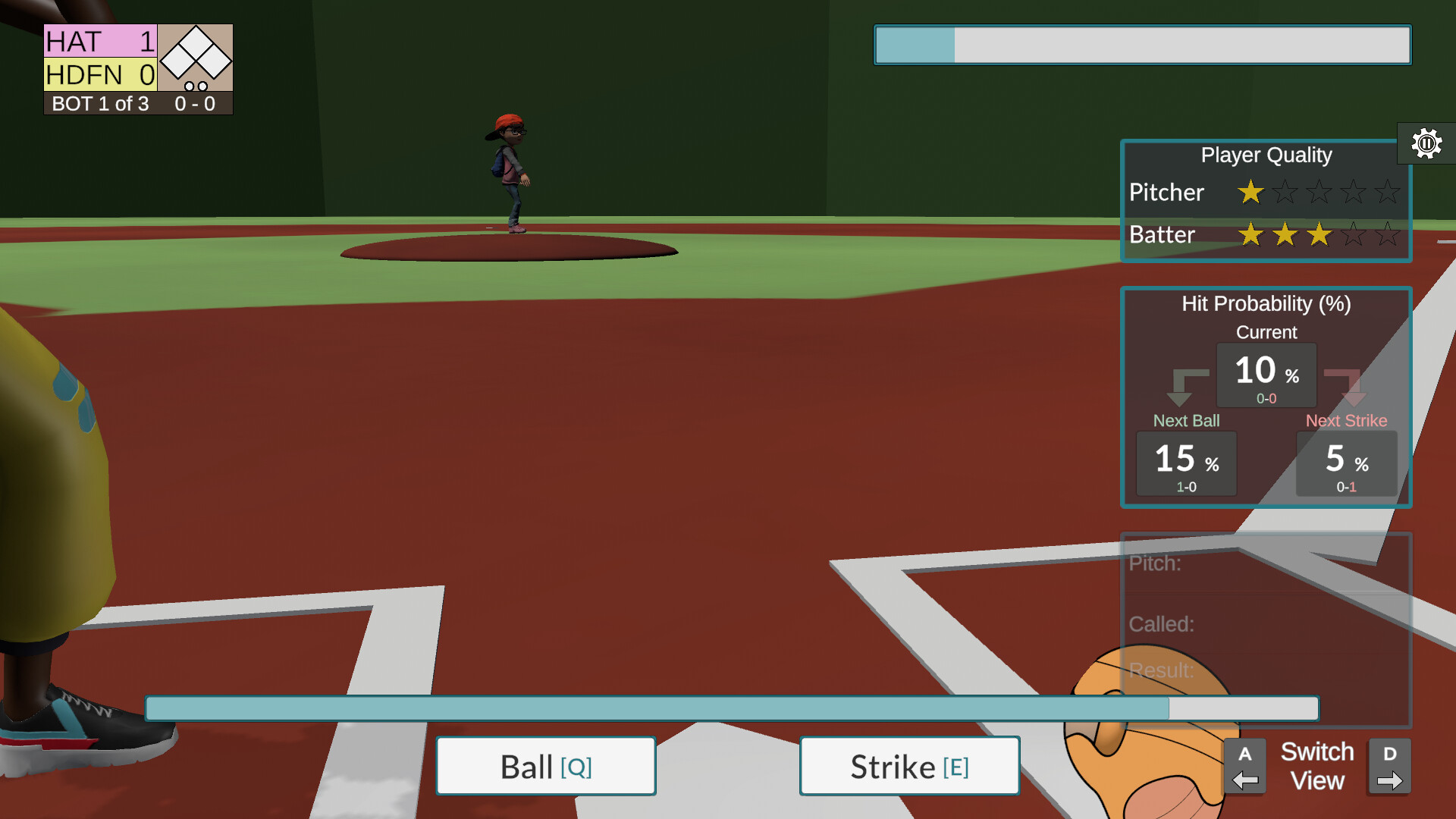This screenshot has width=1456, height=819.
Task: Click the Current 10% probability box
Action: click(1266, 375)
